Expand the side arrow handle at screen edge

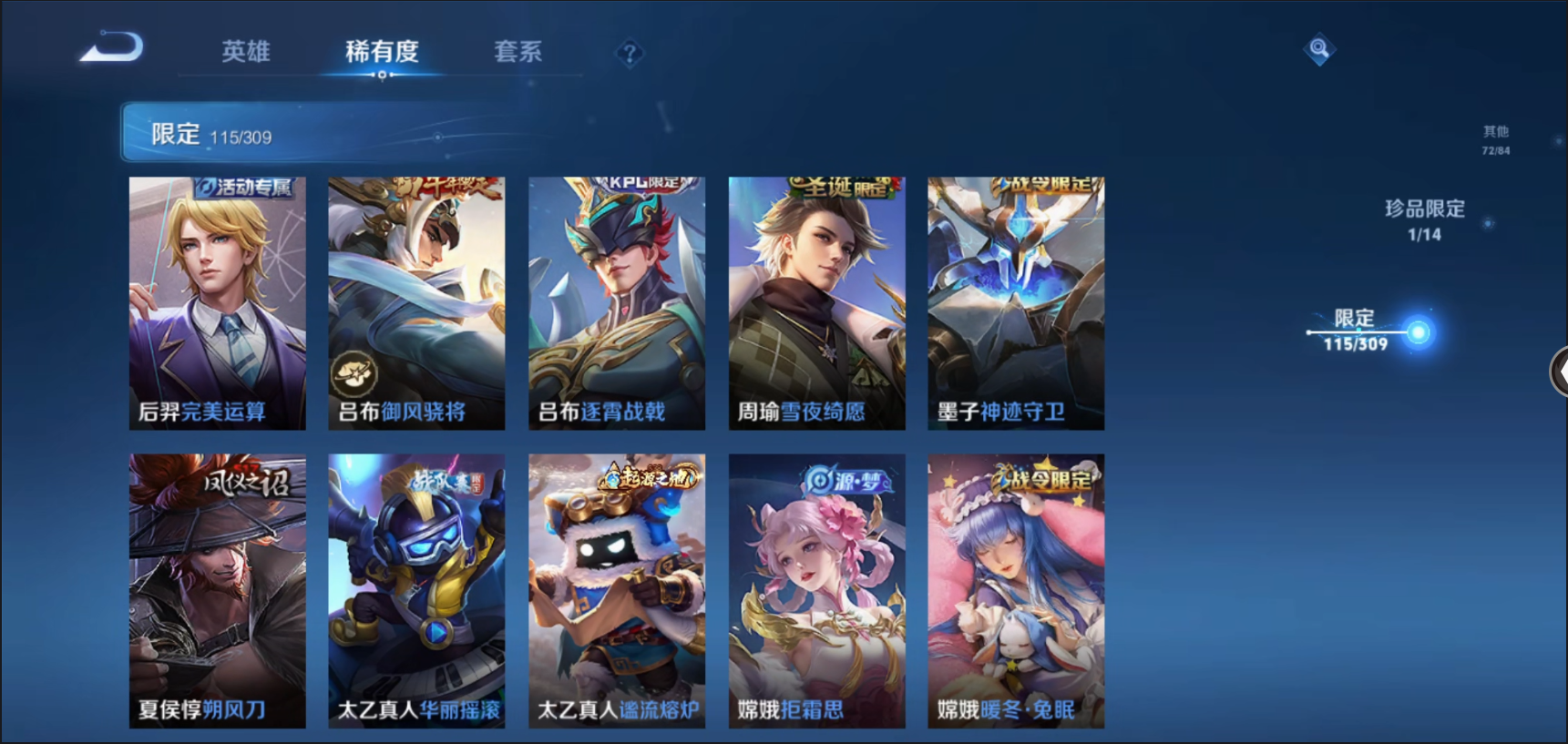tap(1559, 372)
